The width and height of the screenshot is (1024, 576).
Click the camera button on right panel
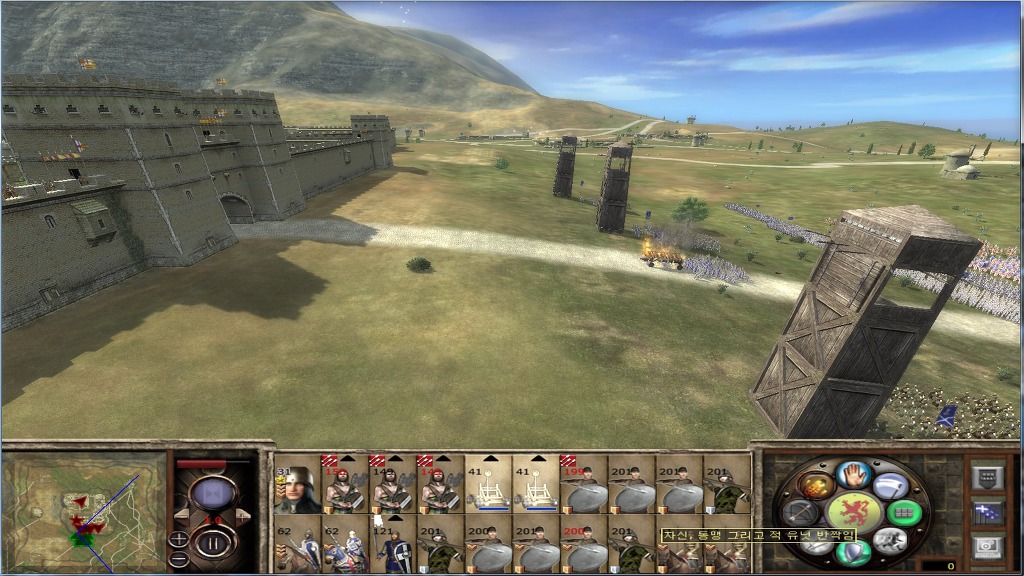click(x=988, y=547)
